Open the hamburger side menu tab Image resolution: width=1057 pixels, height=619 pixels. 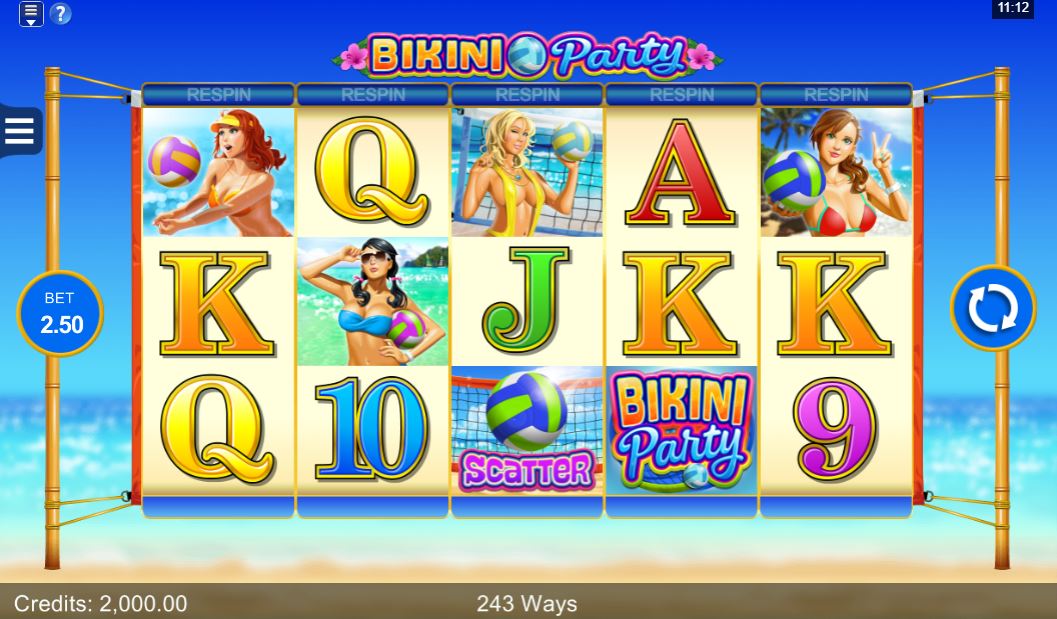20,131
